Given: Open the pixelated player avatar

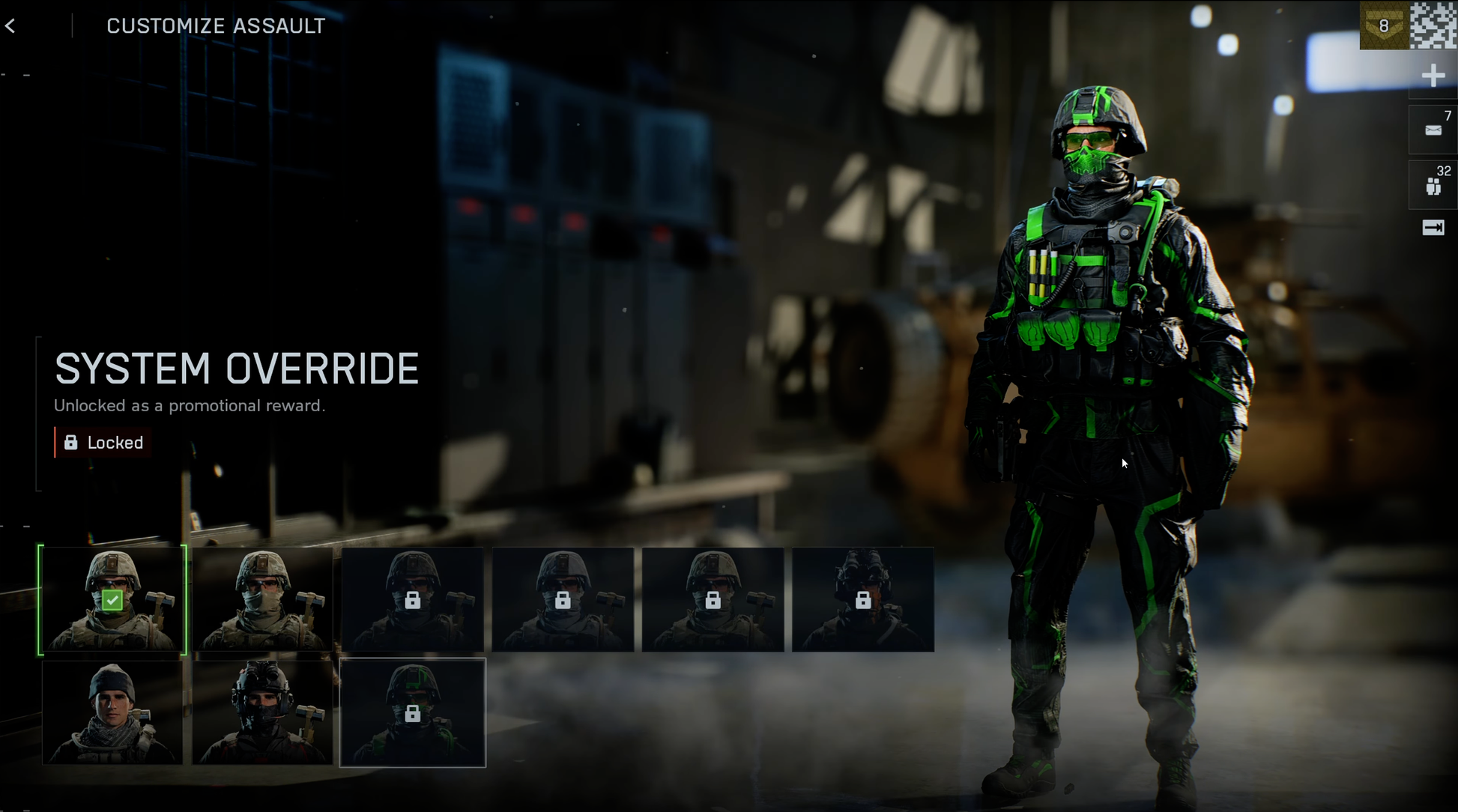Looking at the screenshot, I should tap(1433, 25).
